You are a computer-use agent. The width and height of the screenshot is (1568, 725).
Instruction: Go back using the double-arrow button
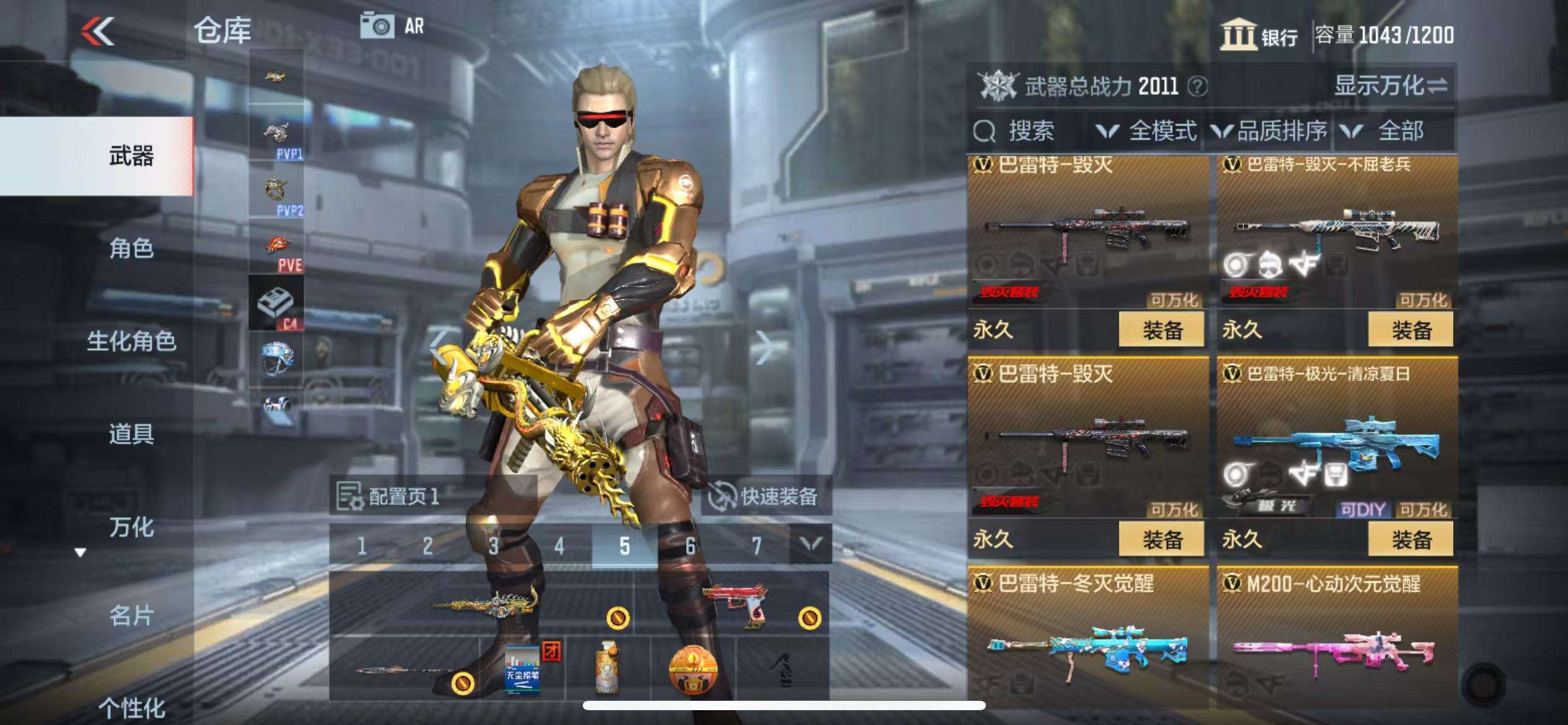[x=98, y=31]
